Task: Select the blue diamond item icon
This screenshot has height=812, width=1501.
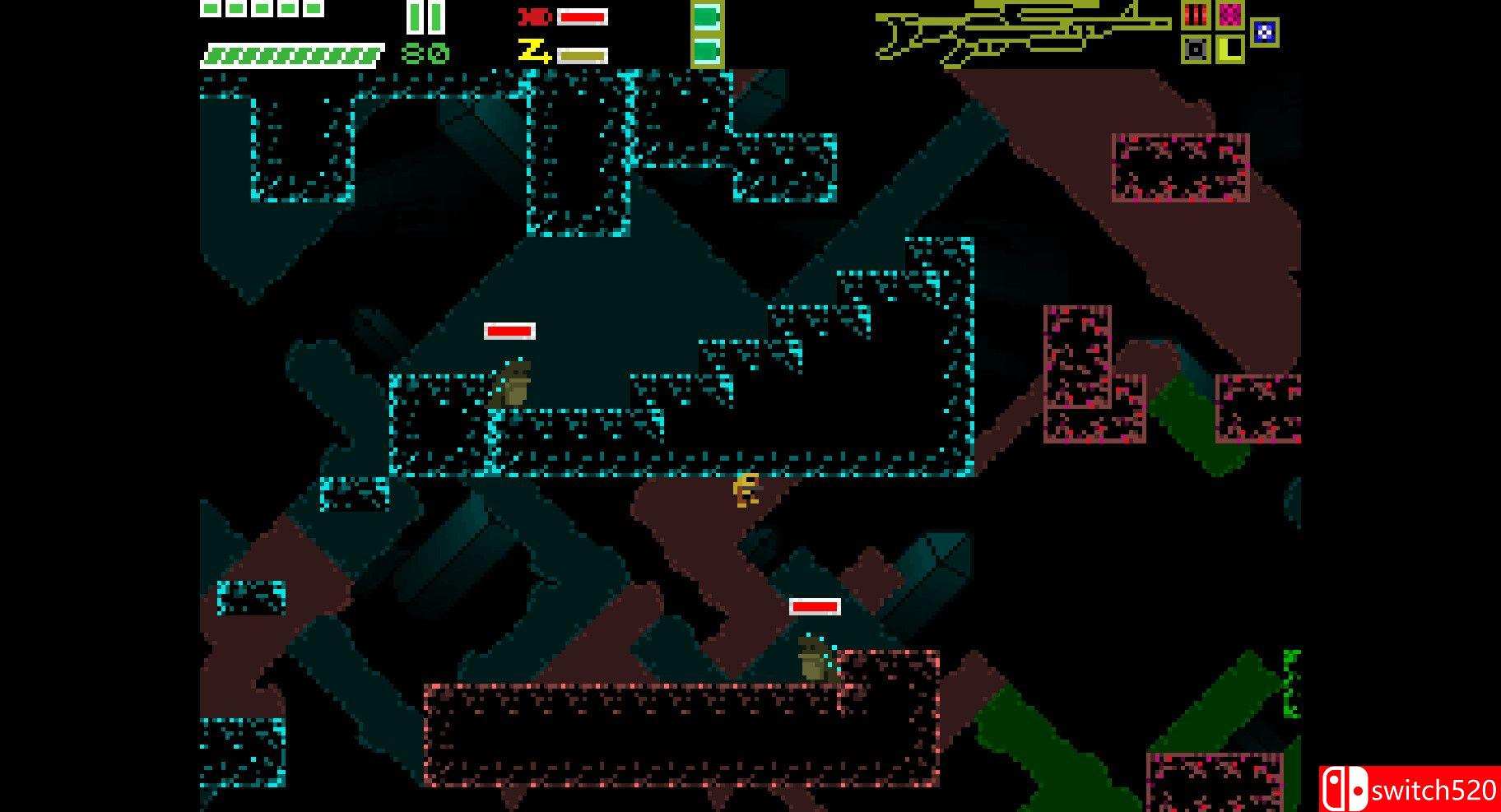Action: pyautogui.click(x=1265, y=32)
